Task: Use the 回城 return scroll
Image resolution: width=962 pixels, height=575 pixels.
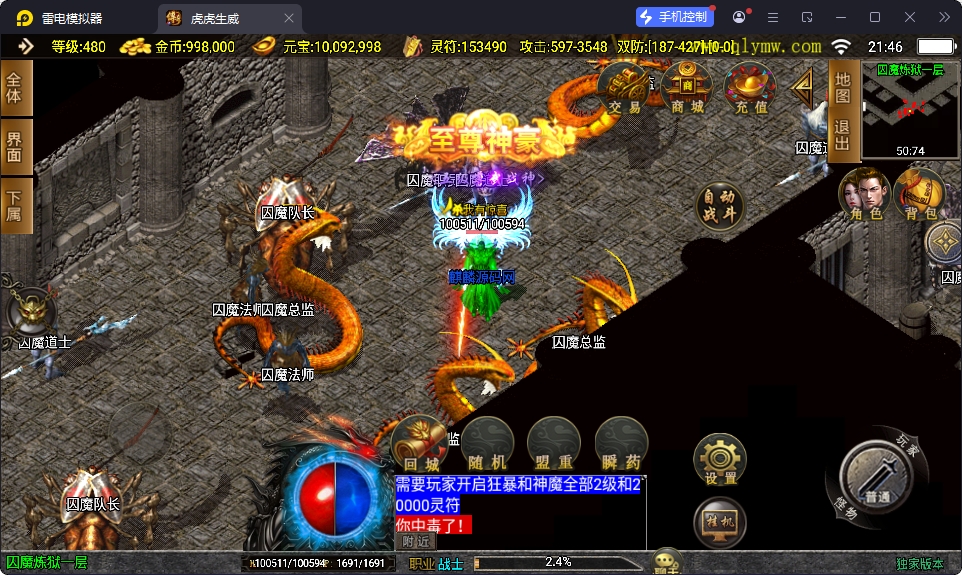Action: 421,443
